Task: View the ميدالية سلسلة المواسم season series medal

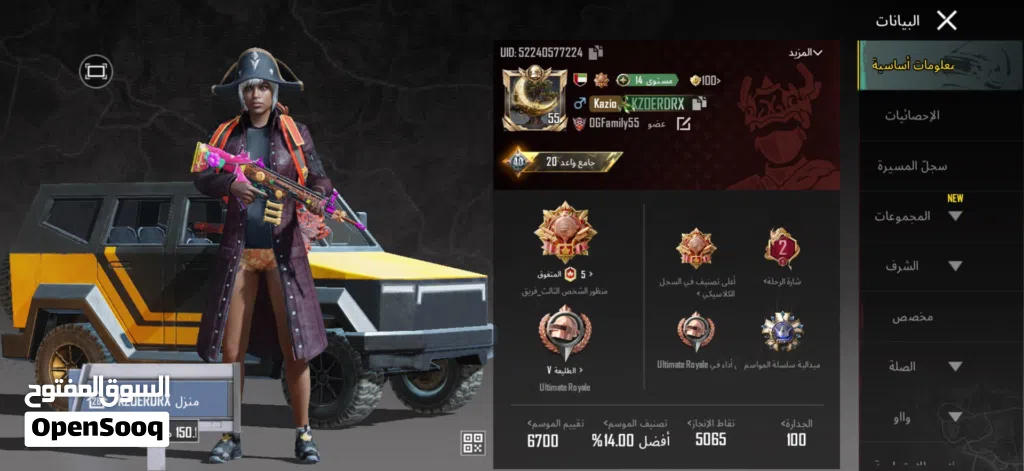Action: (x=781, y=333)
